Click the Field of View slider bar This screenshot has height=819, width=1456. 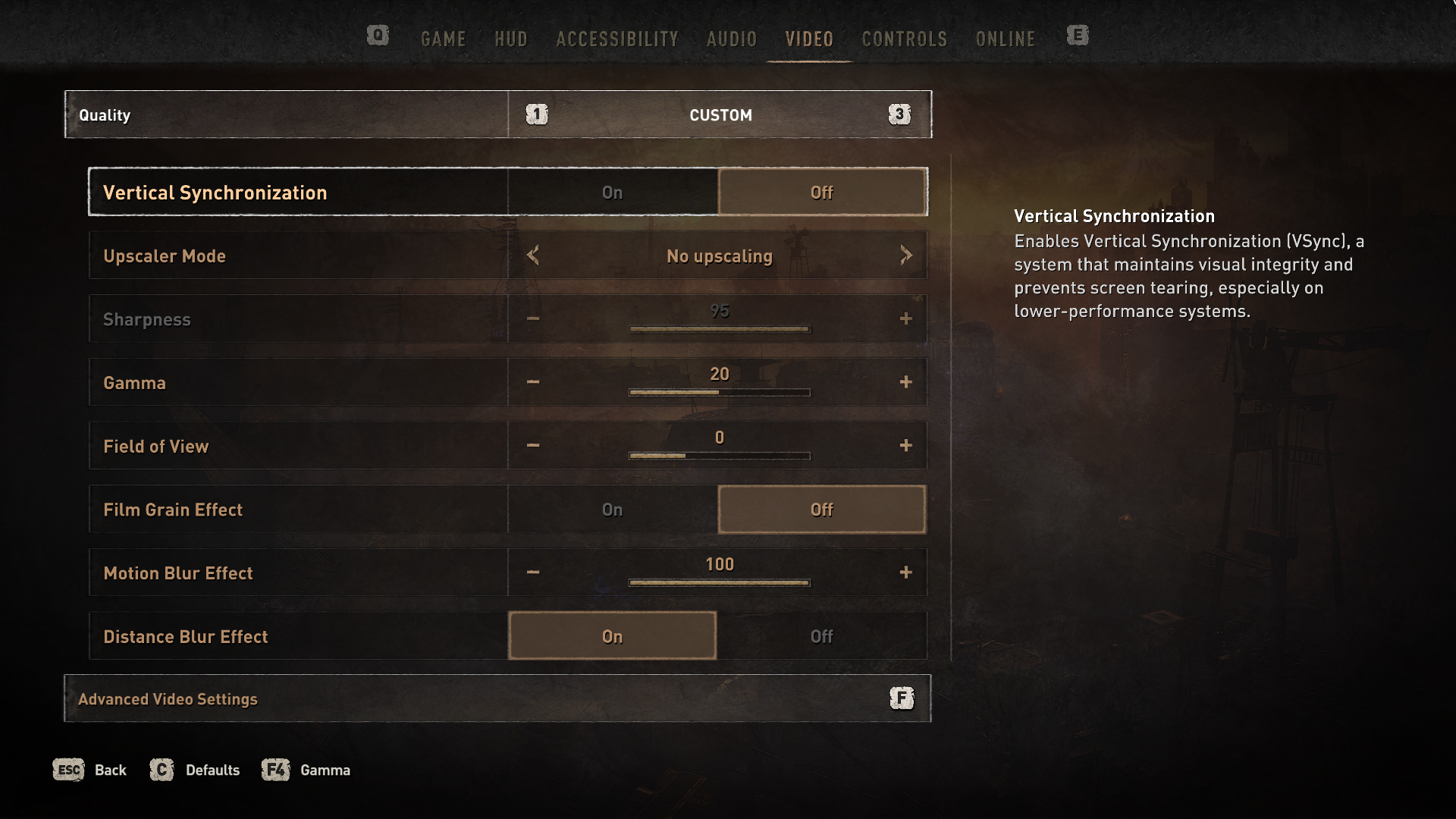[719, 456]
